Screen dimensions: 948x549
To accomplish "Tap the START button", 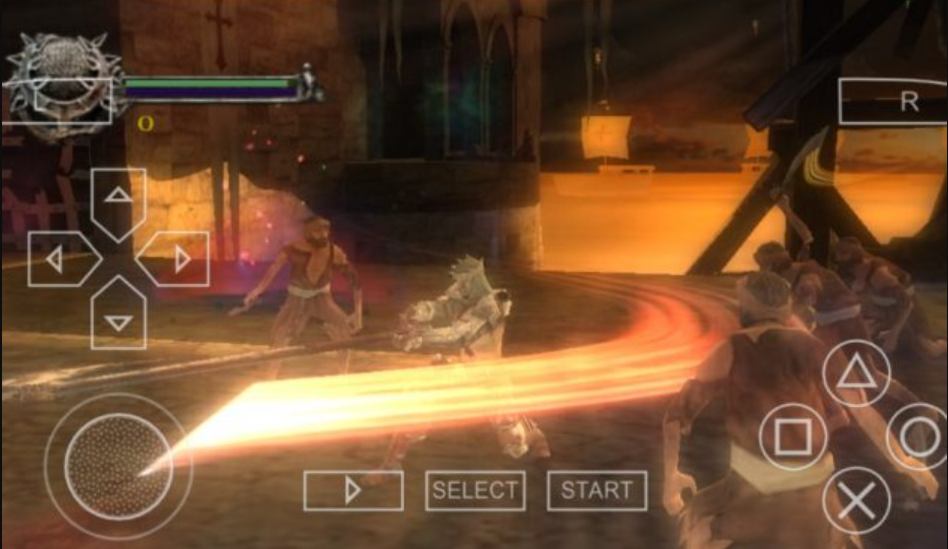I will pos(596,490).
